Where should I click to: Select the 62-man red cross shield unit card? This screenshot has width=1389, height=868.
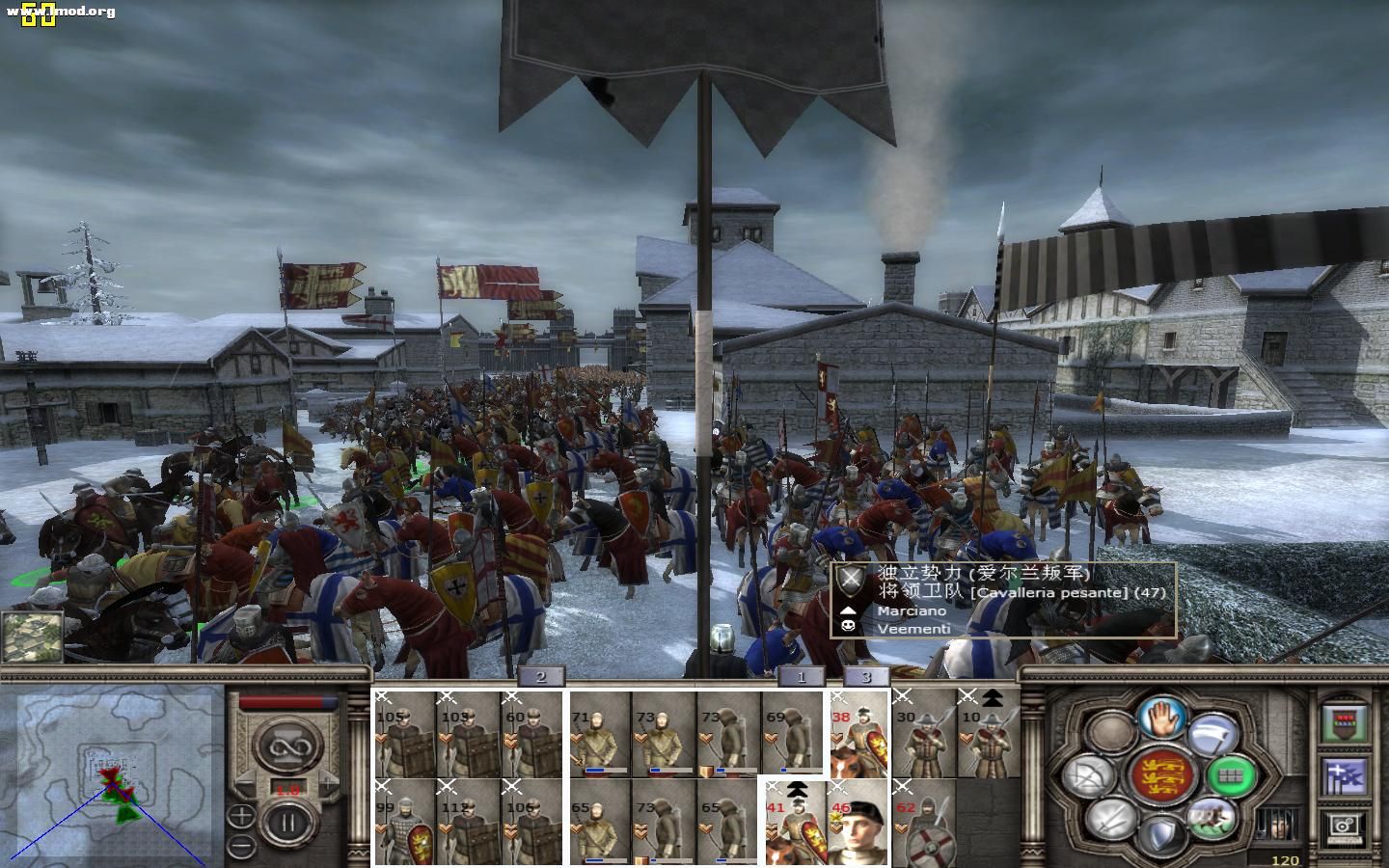923,822
